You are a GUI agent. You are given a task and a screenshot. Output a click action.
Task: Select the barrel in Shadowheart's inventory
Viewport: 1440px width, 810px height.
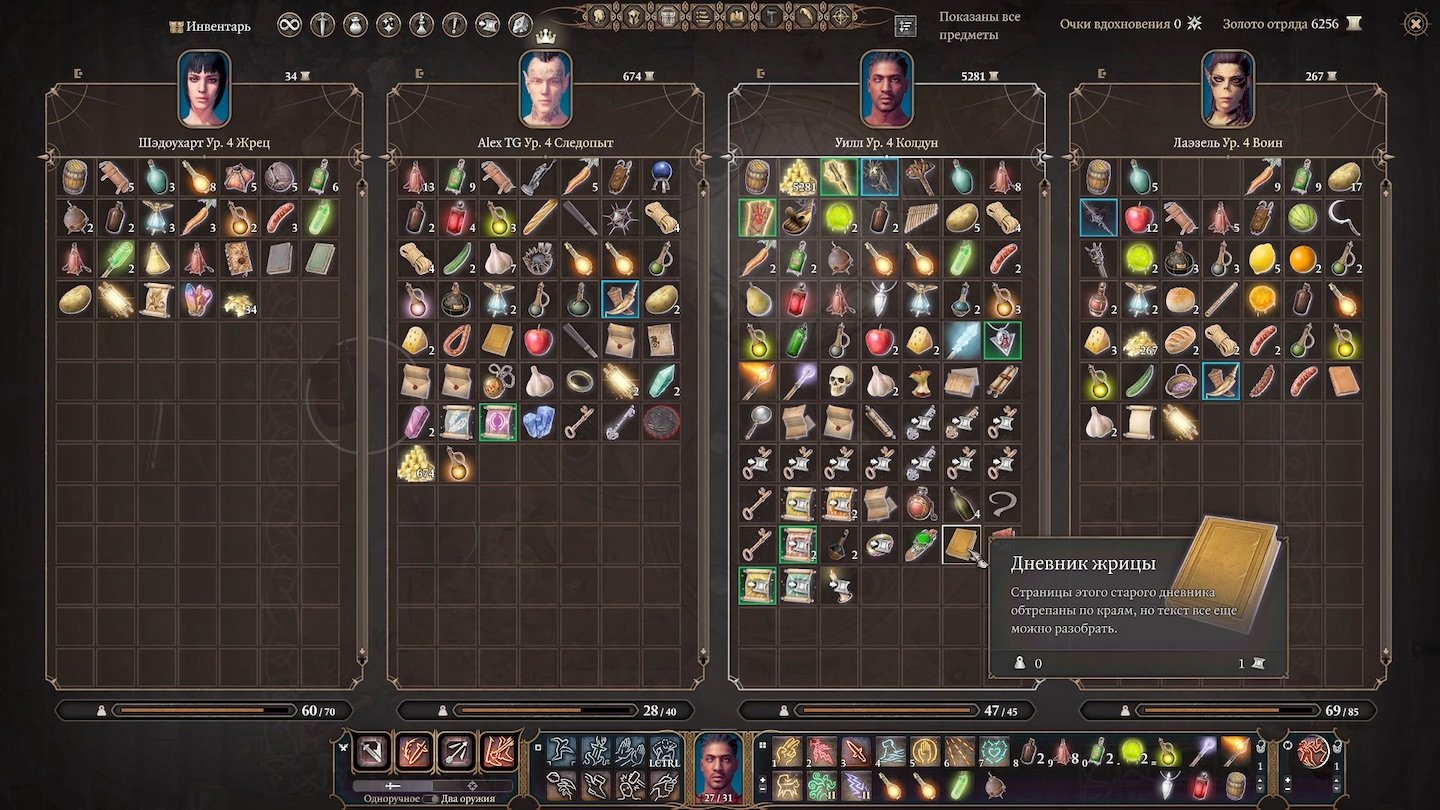click(75, 176)
